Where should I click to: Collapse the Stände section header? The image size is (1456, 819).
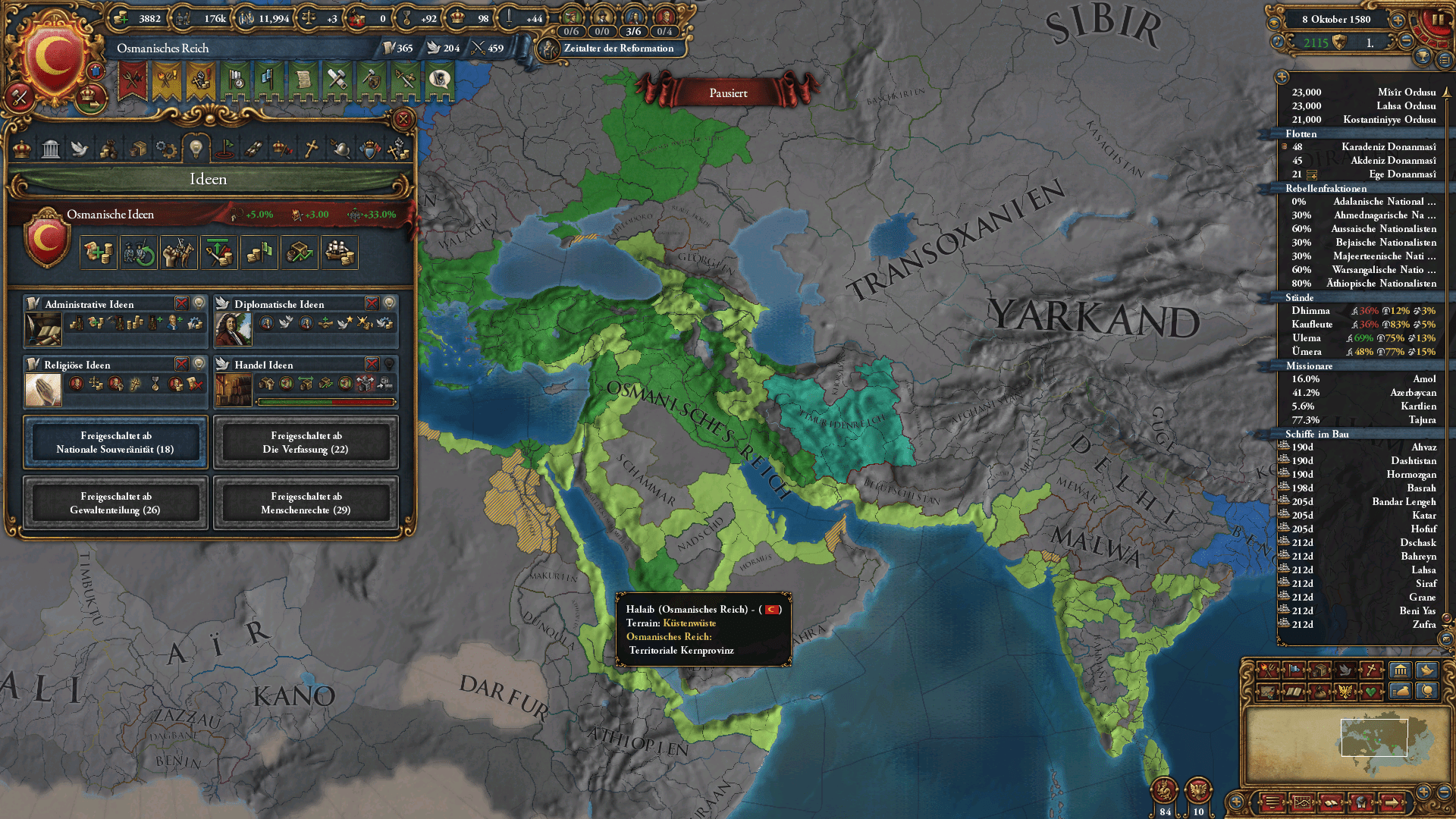pos(1360,297)
